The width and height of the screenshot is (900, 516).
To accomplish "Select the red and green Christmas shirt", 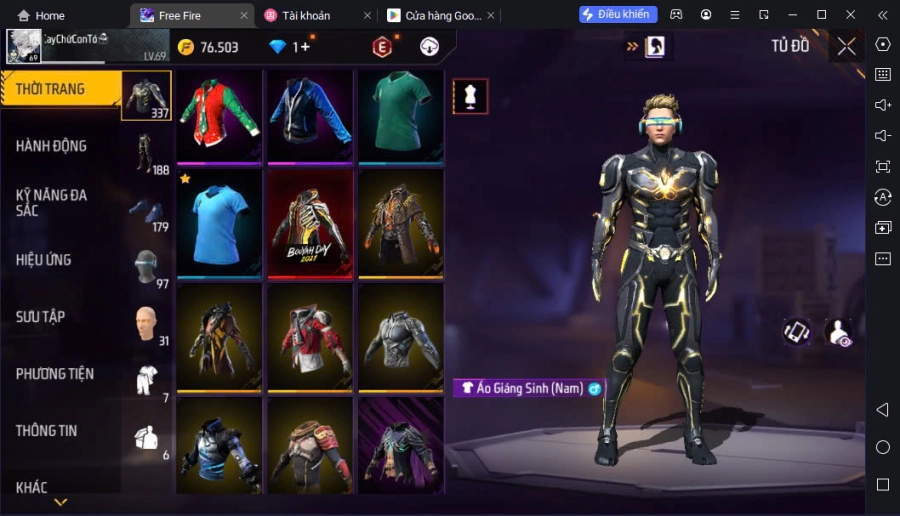I will tap(219, 113).
